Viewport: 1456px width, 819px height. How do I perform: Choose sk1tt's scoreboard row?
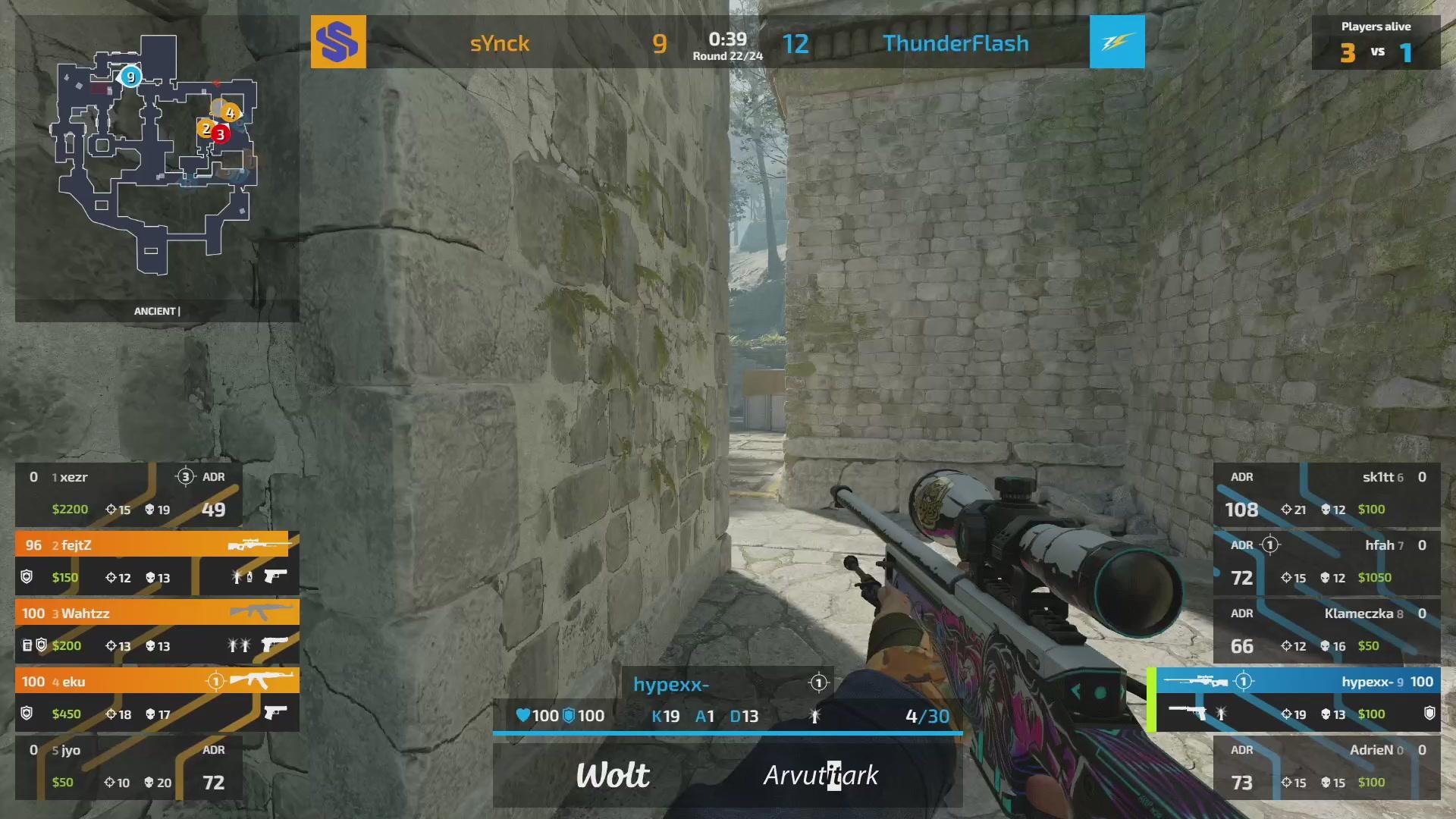coord(1326,494)
